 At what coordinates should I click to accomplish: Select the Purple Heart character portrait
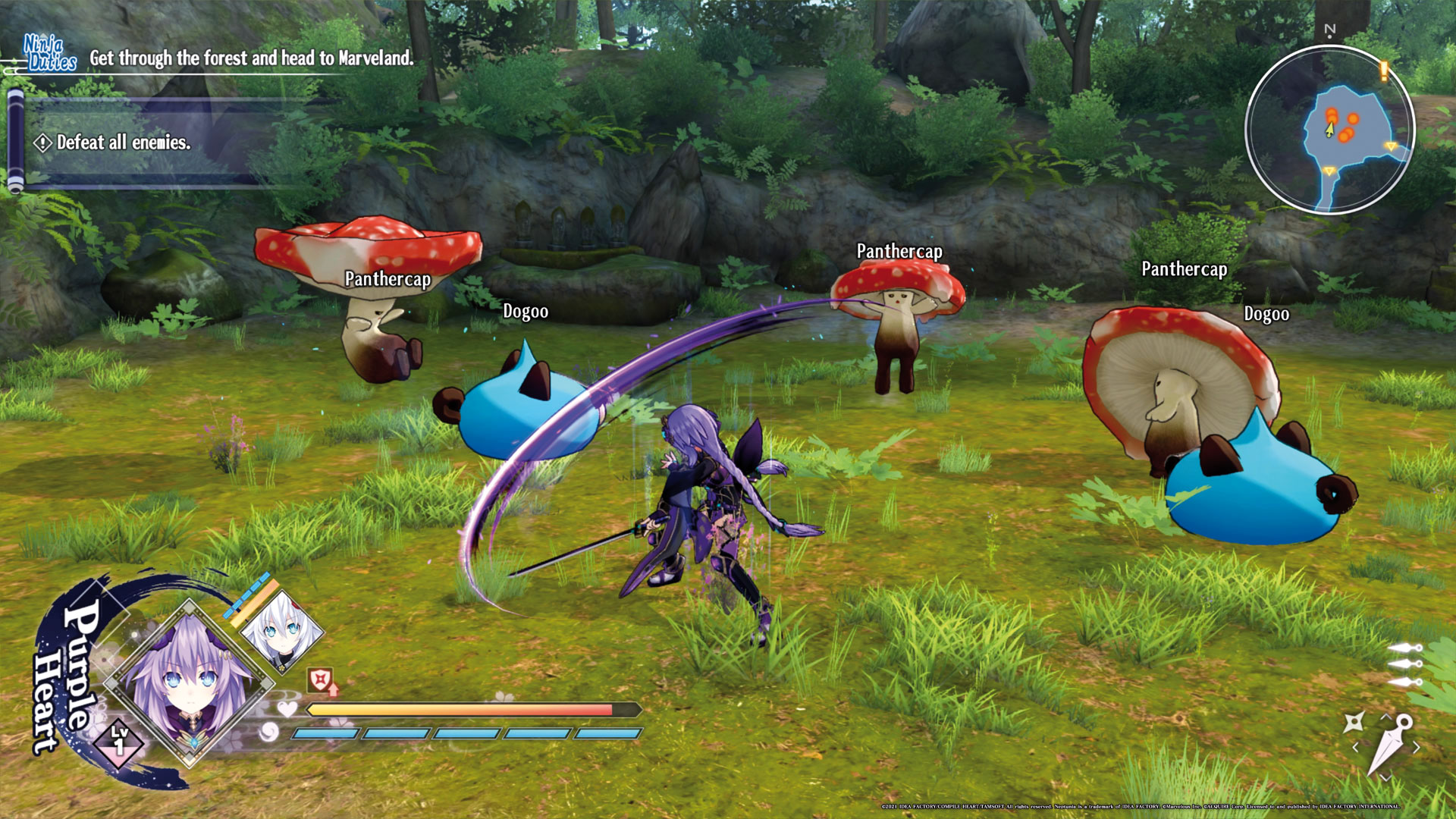(x=189, y=684)
